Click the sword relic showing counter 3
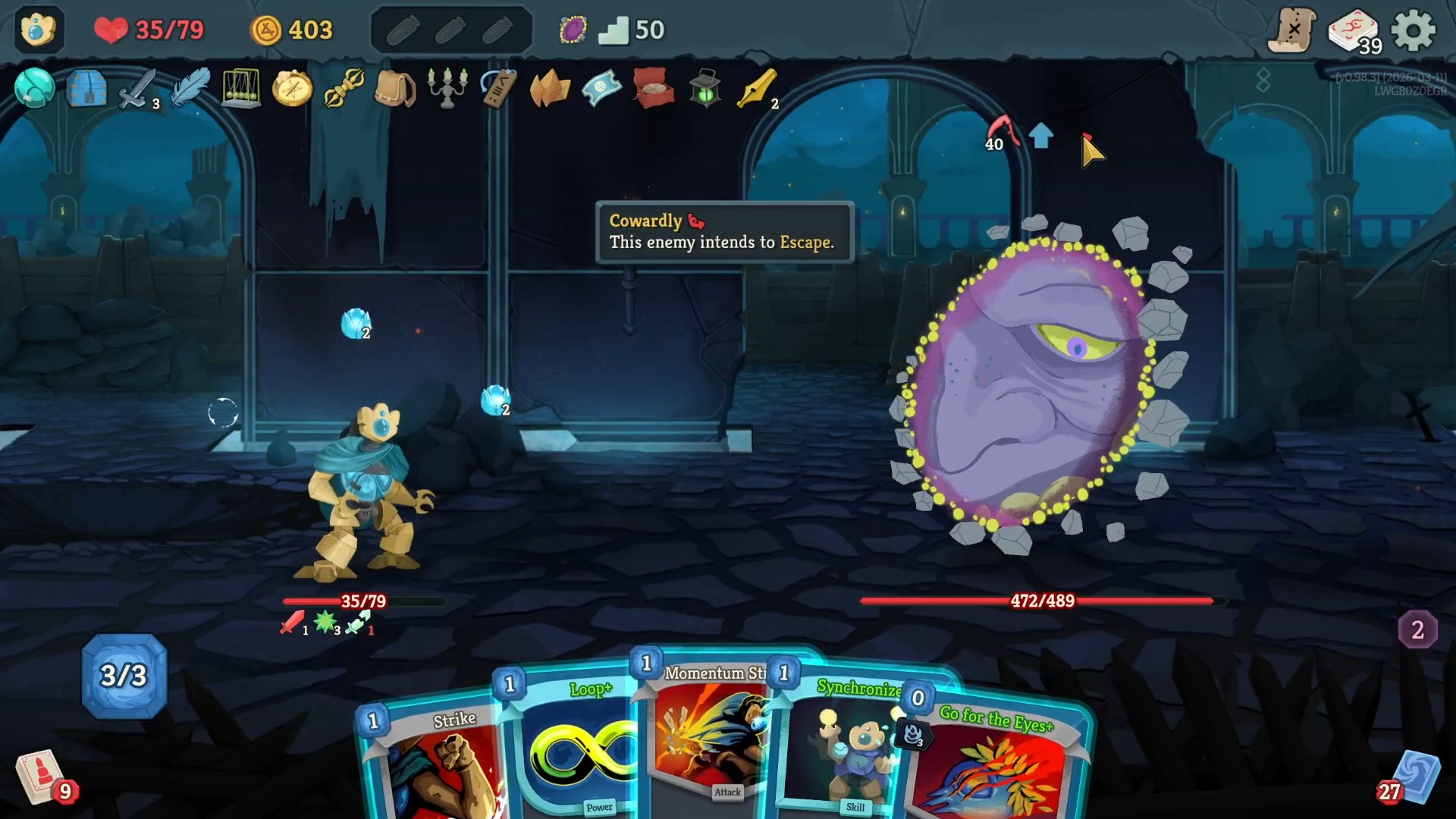This screenshot has width=1456, height=819. click(x=136, y=89)
